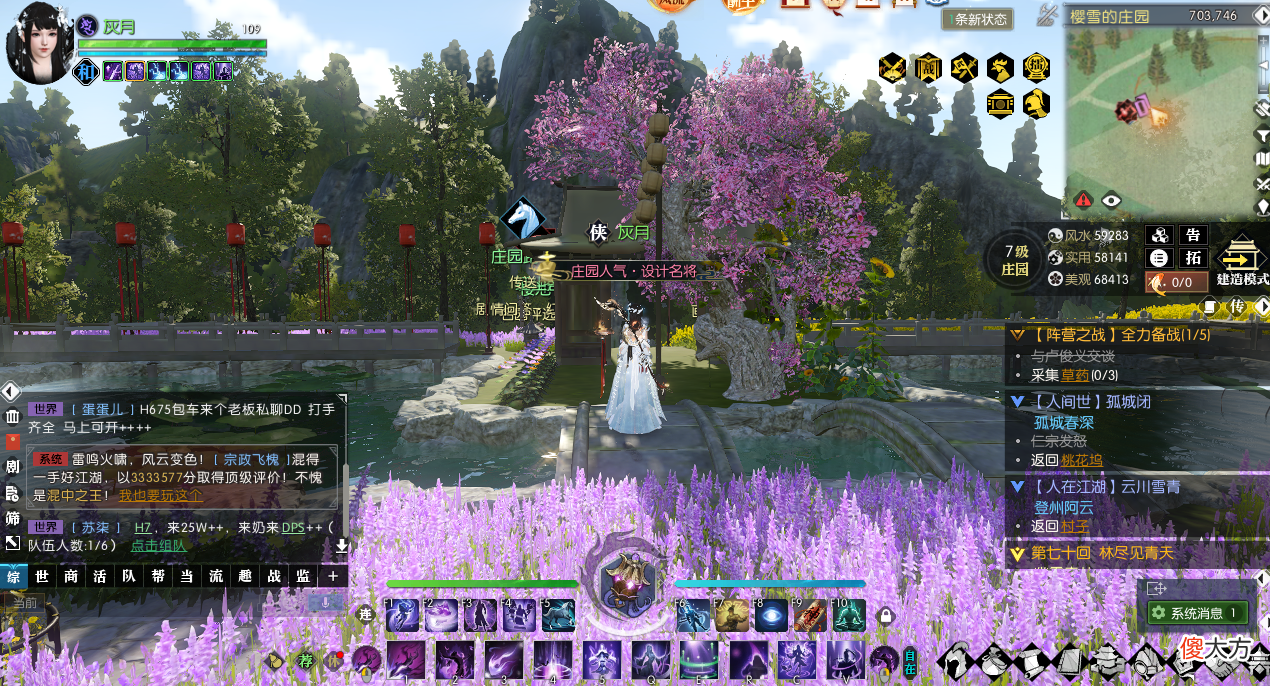Click the rooster hexagon buff icon
Image resolution: width=1270 pixels, height=686 pixels.
[999, 68]
